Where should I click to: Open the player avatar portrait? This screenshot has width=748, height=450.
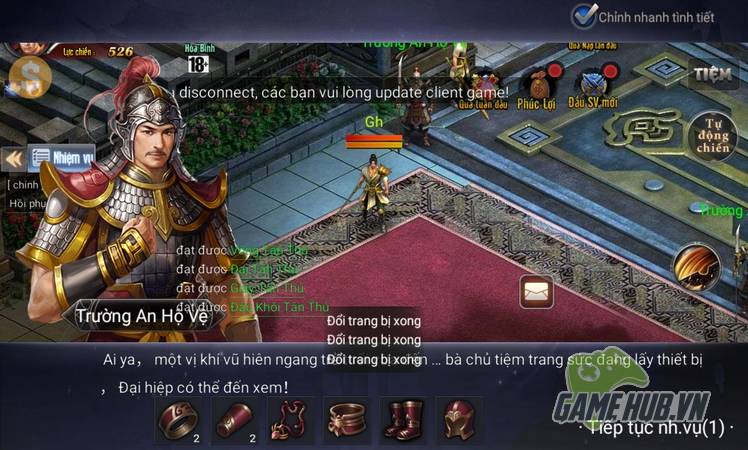[26, 45]
